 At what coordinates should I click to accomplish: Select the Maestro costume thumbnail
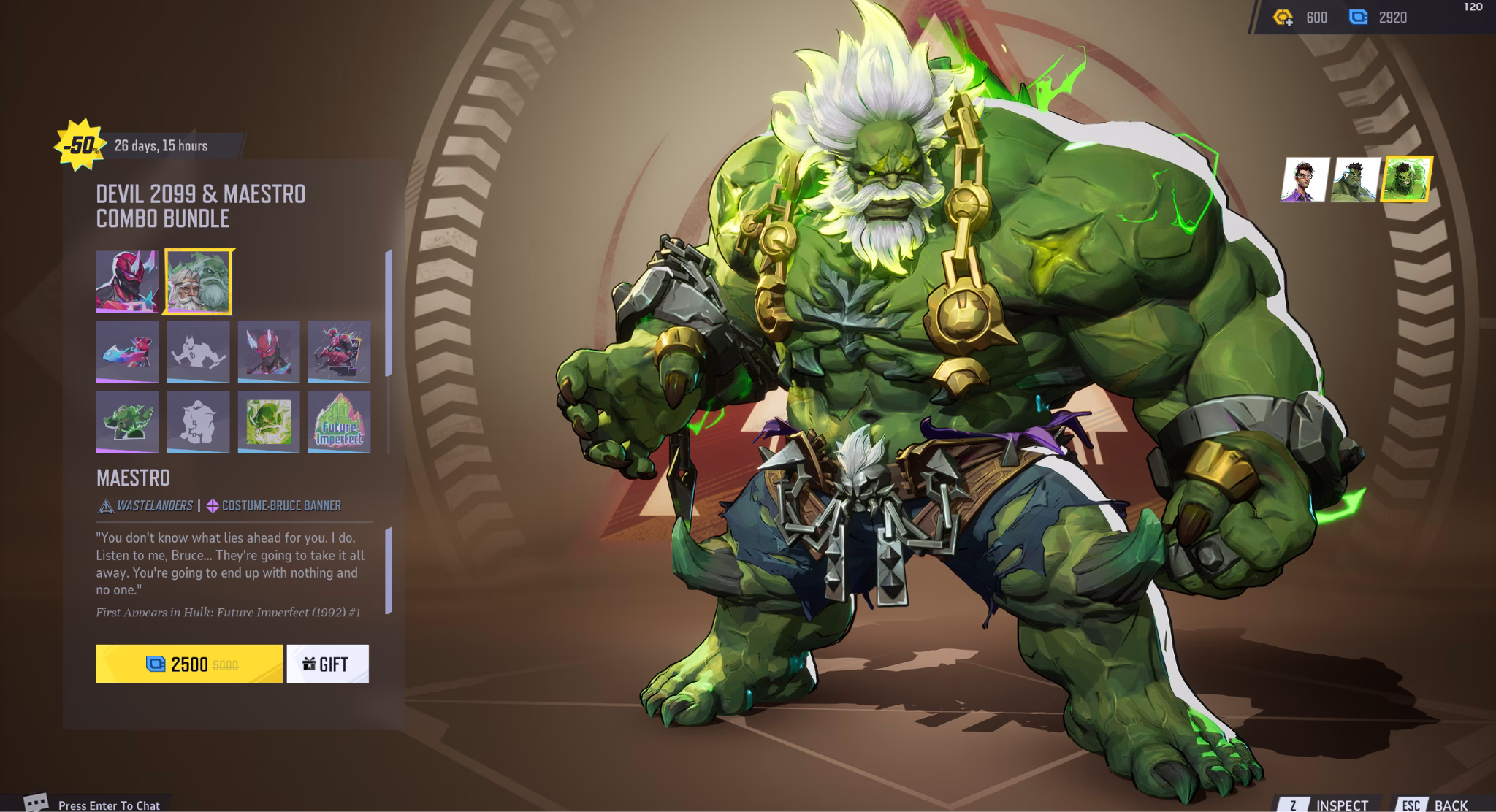[x=198, y=282]
